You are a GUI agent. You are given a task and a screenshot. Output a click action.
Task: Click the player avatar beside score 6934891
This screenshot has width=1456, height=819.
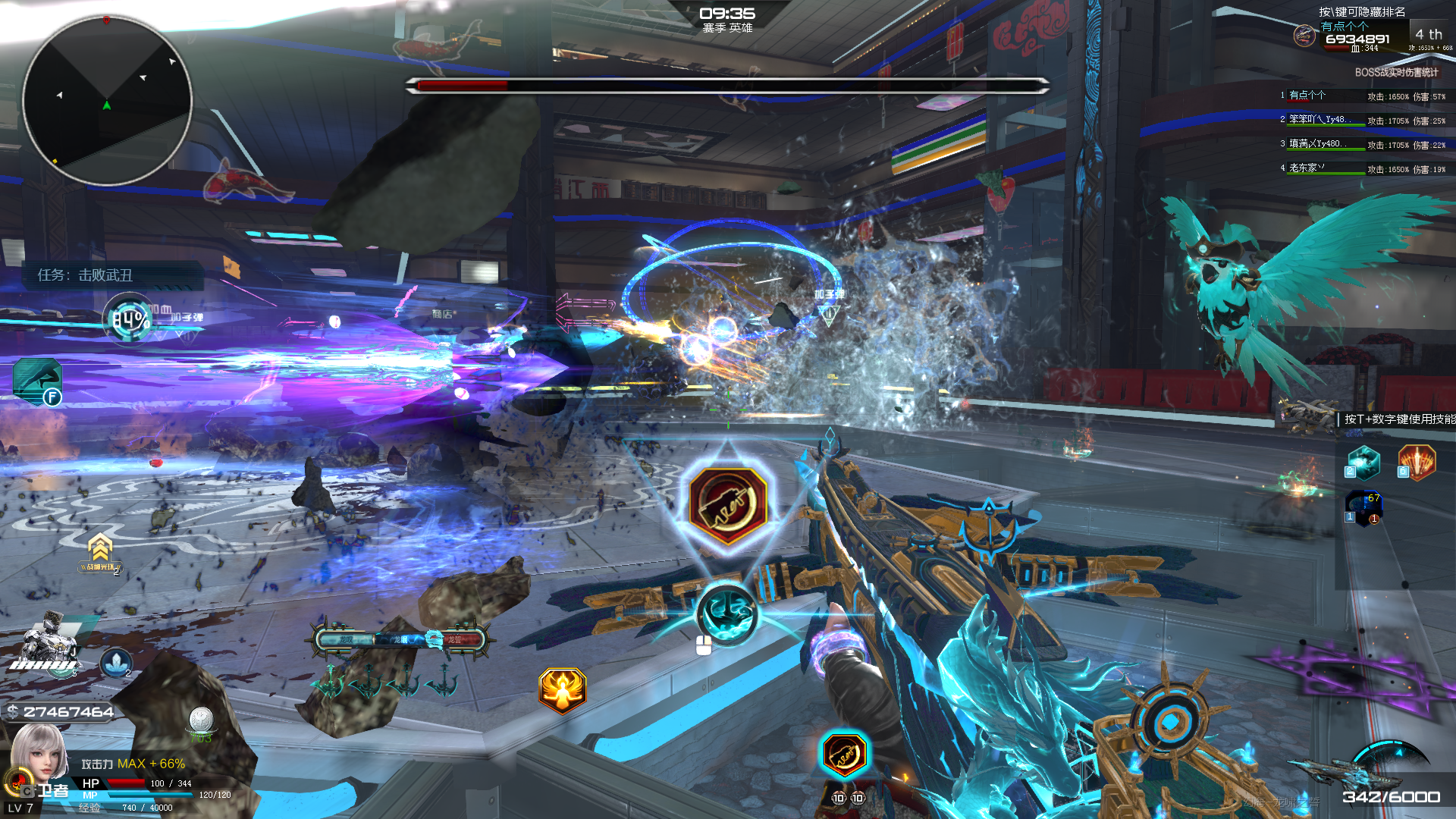pos(1304,36)
